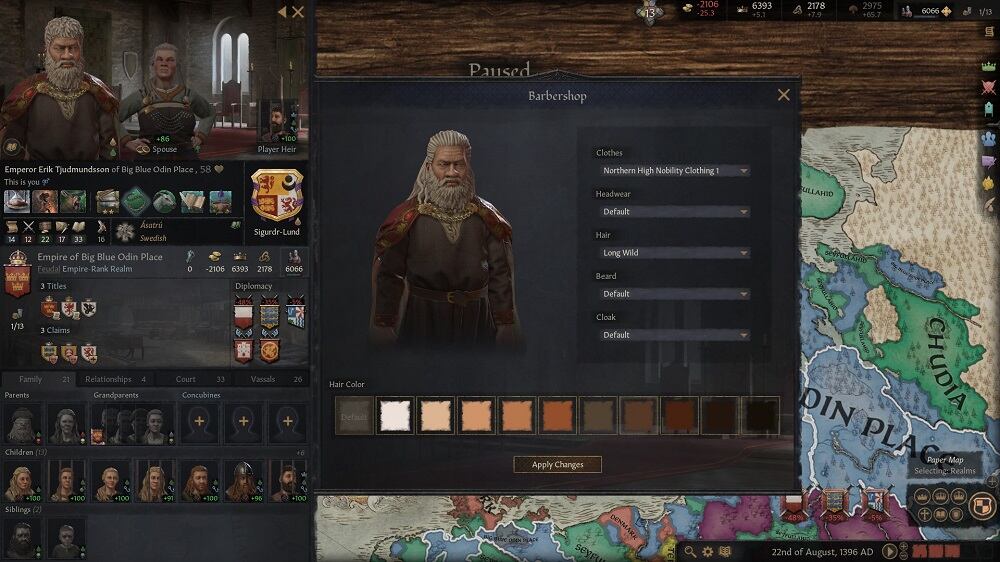Open the Clothes dropdown
Screen dimensions: 1000x562
[674, 171]
